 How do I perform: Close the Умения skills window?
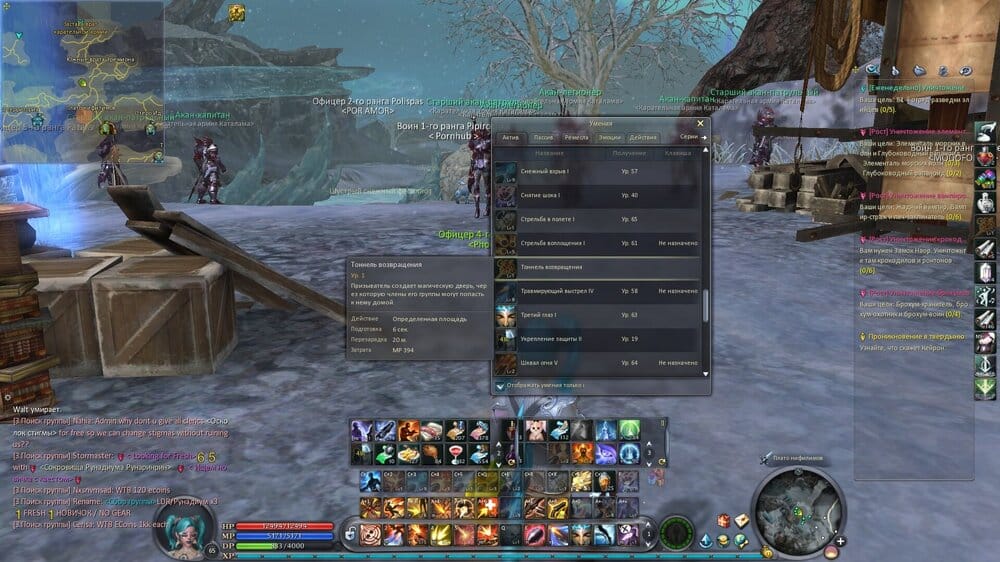701,124
